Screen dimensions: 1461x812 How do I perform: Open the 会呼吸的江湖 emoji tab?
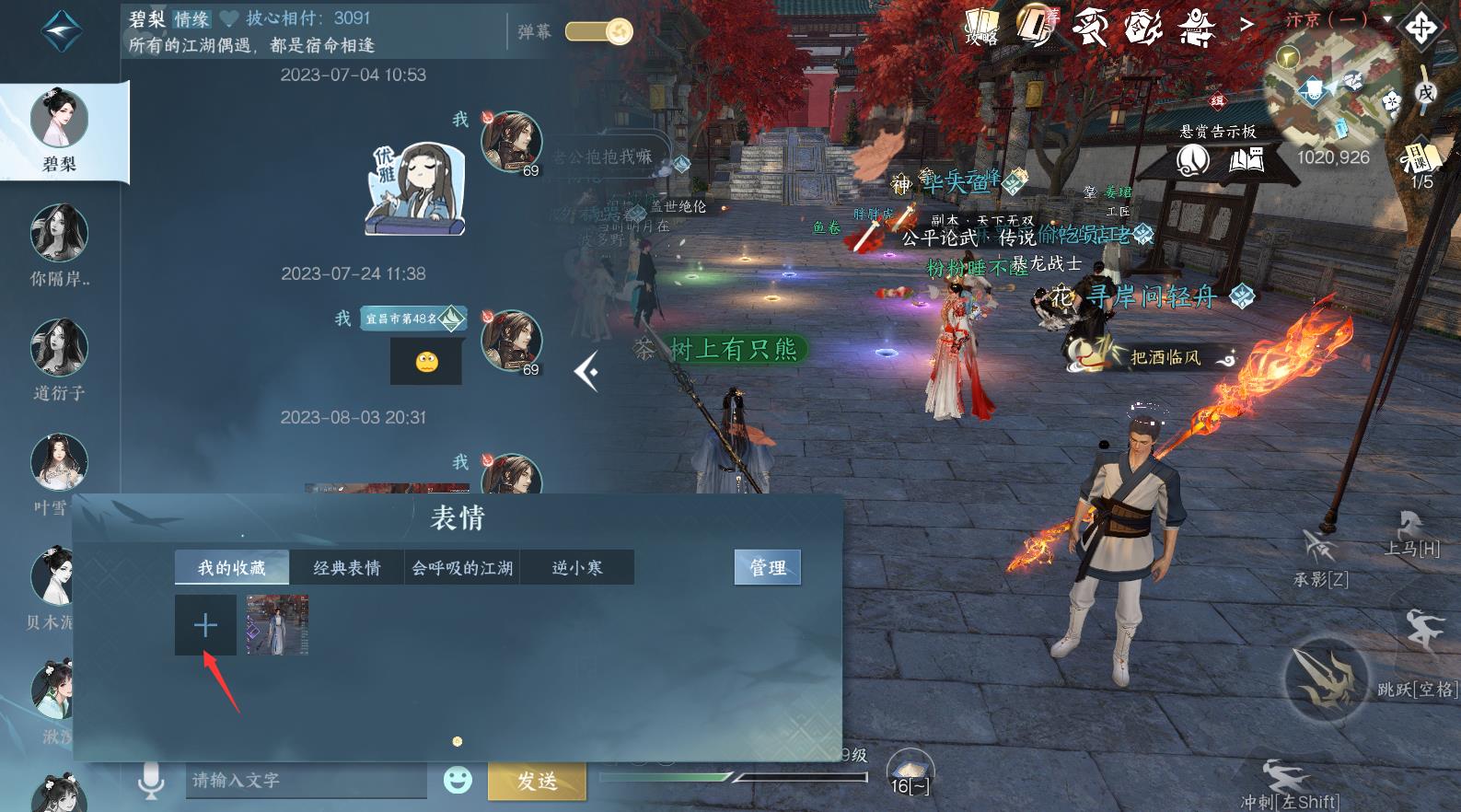tap(462, 568)
